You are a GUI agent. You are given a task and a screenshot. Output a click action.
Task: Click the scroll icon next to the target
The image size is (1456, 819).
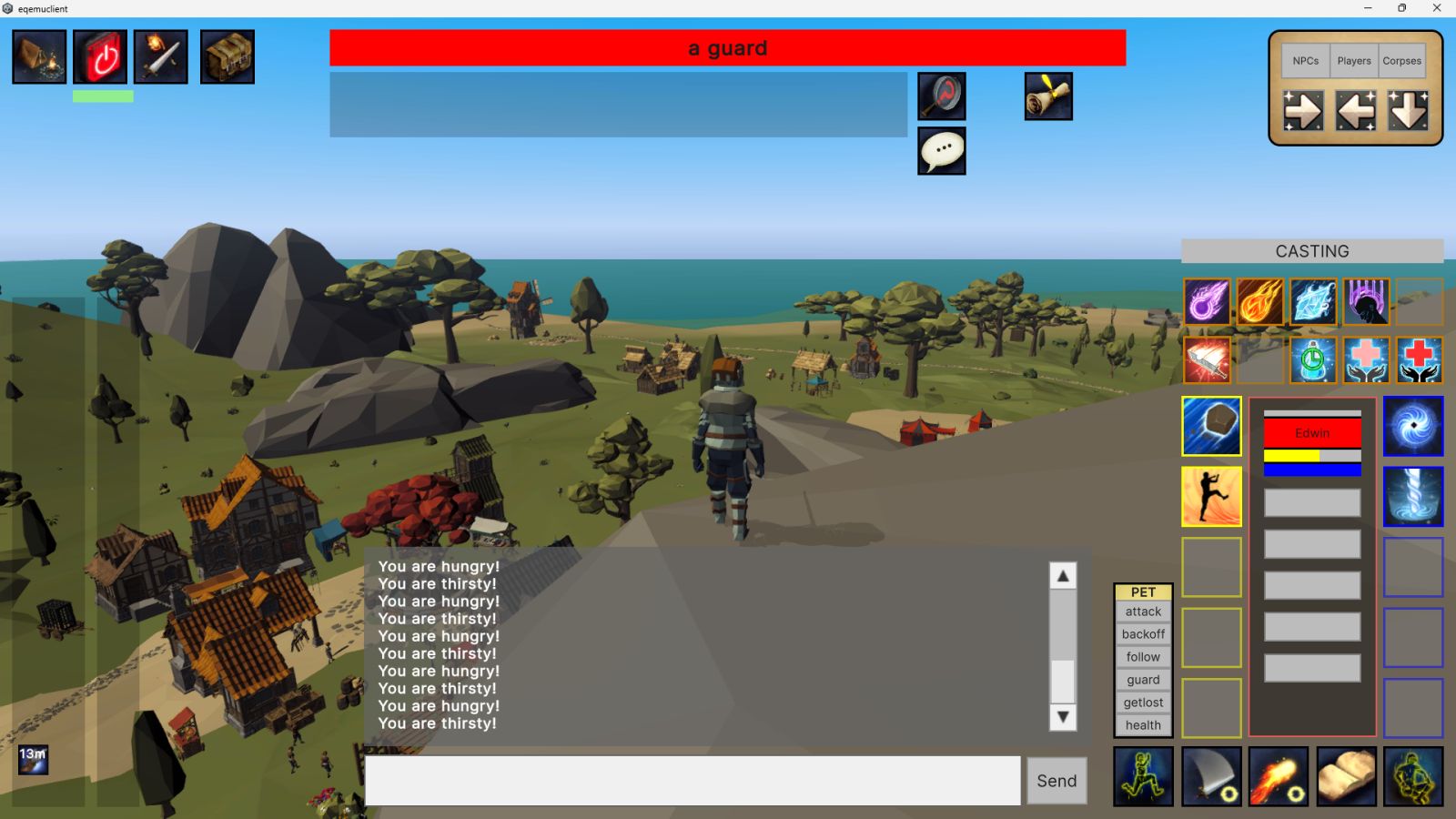coord(1048,96)
